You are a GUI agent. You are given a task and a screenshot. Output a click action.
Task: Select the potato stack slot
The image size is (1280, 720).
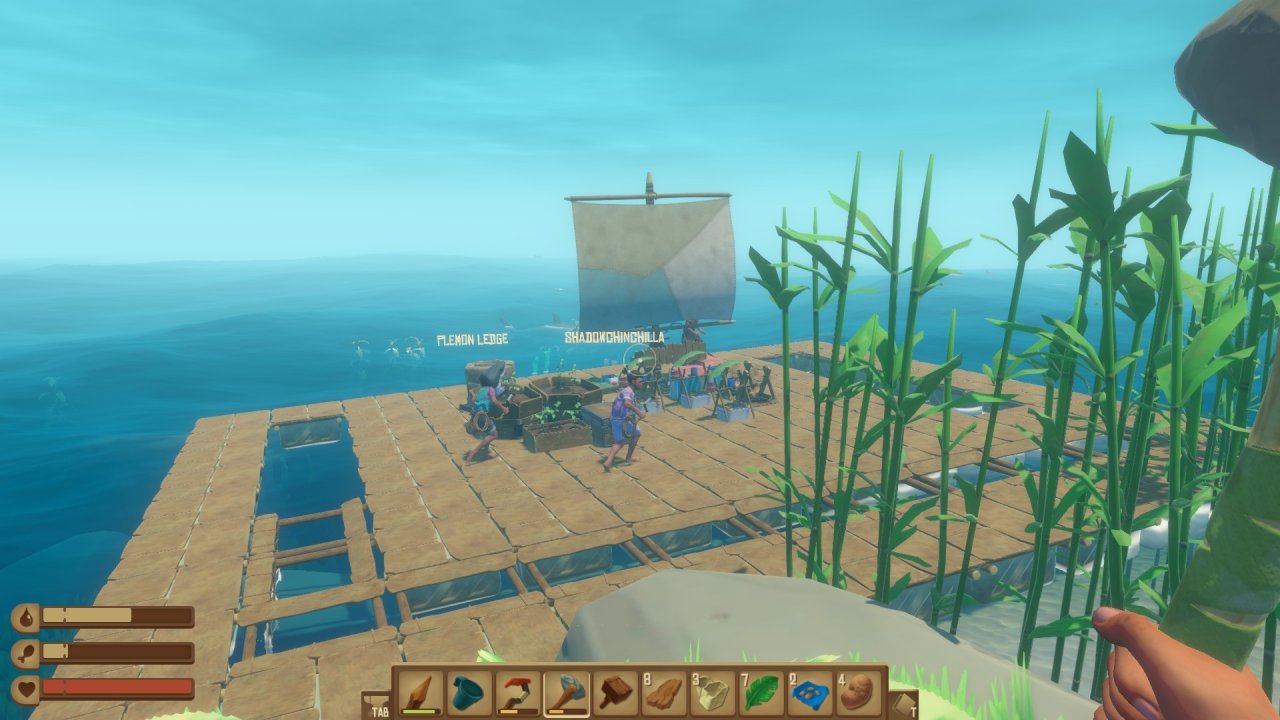(858, 692)
